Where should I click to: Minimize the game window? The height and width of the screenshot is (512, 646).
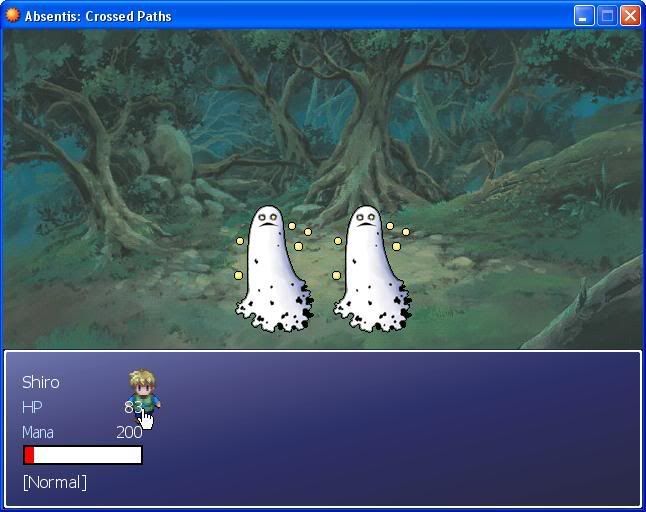(584, 16)
